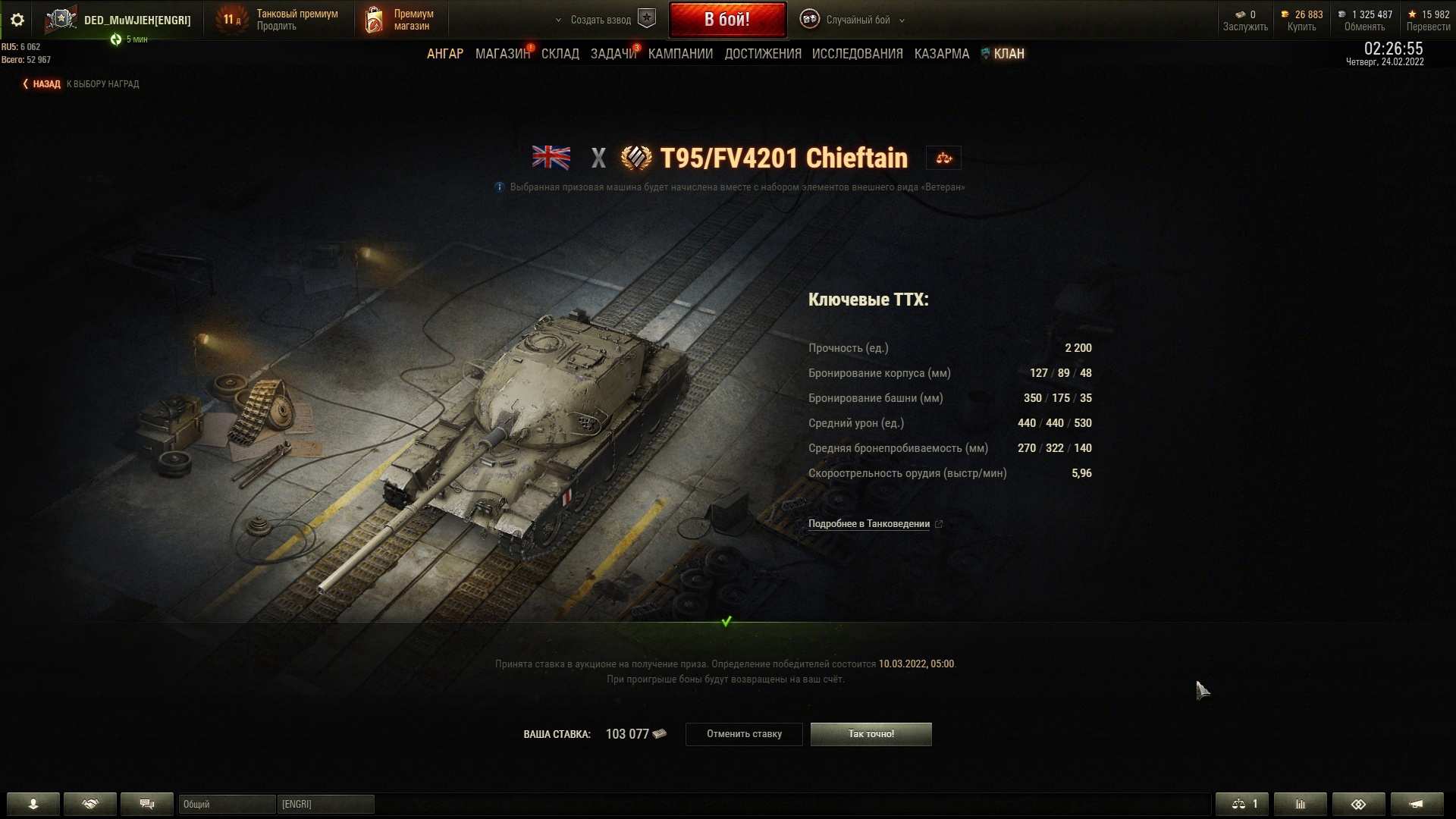
Task: Open the settings gear menu
Action: click(17, 20)
